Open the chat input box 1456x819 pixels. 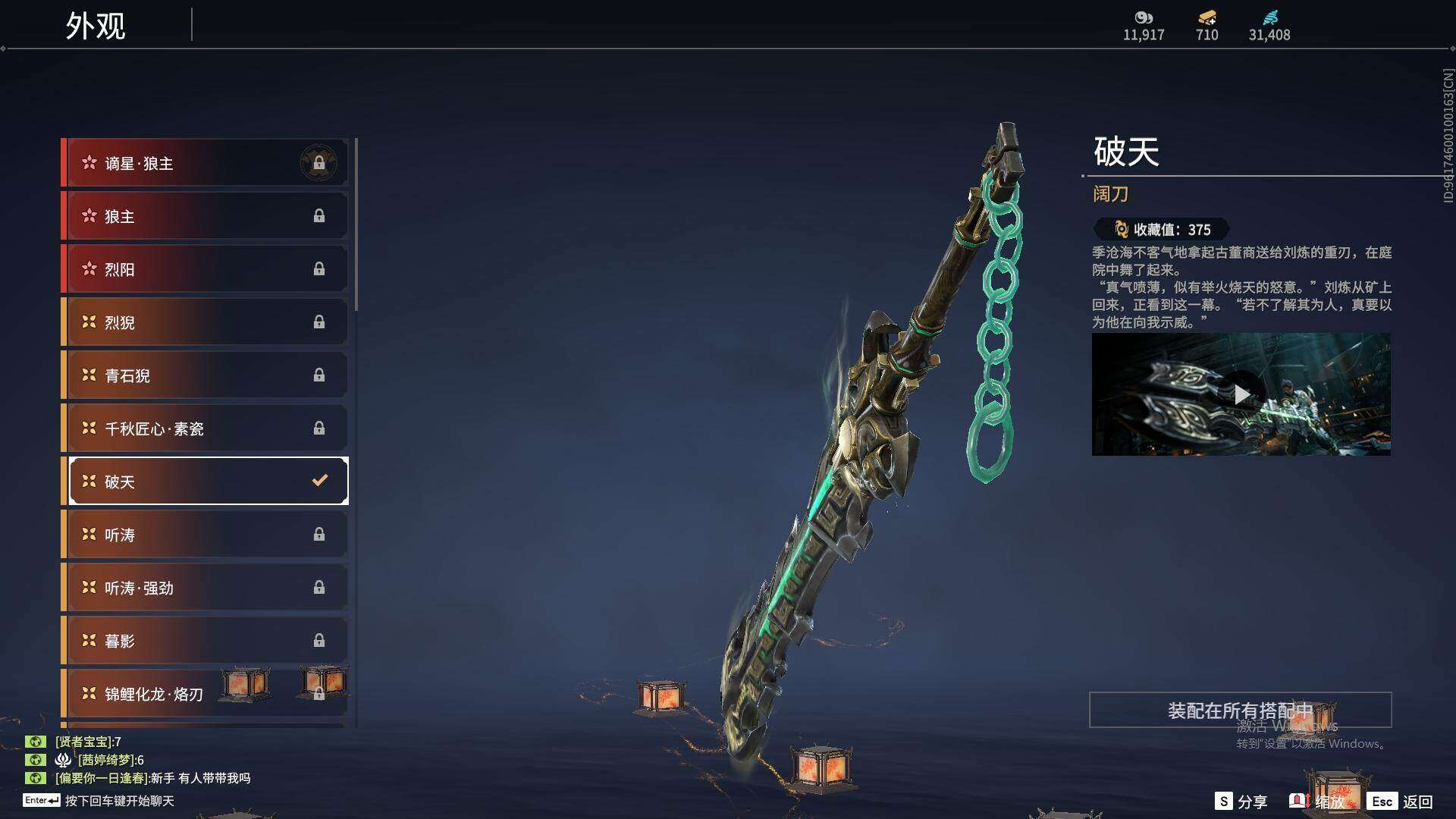click(x=119, y=801)
